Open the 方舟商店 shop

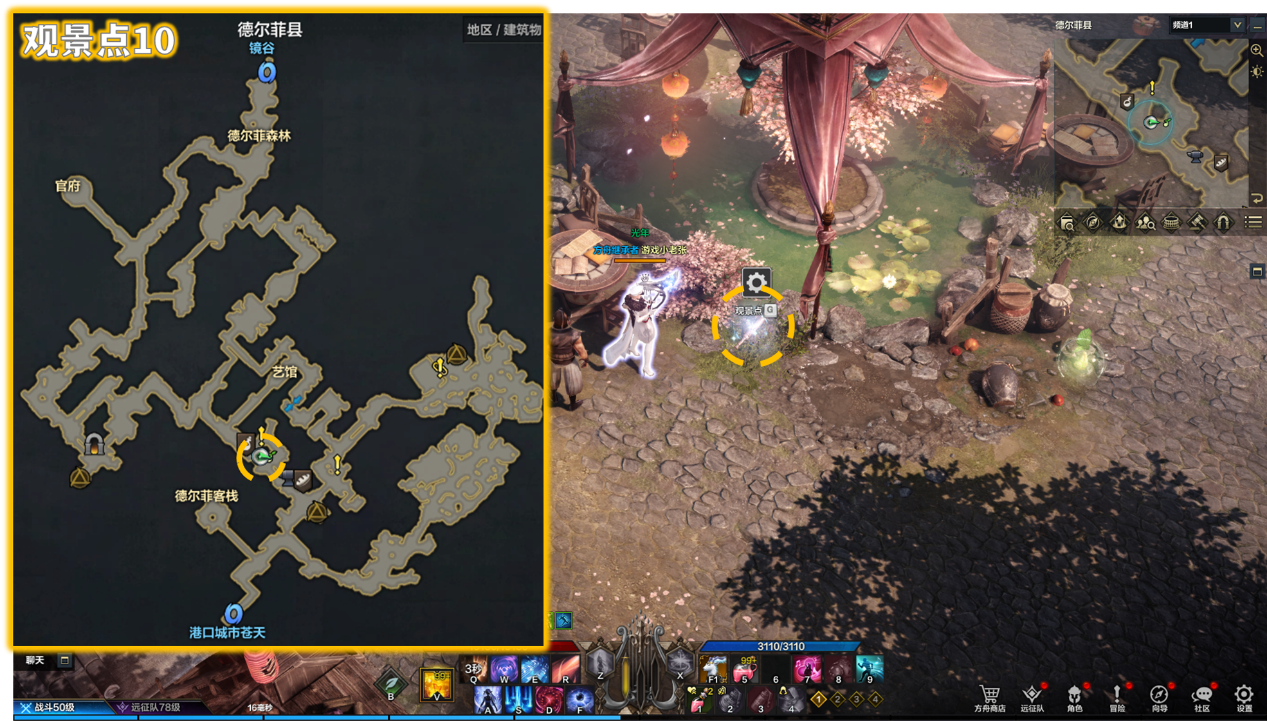click(x=990, y=696)
